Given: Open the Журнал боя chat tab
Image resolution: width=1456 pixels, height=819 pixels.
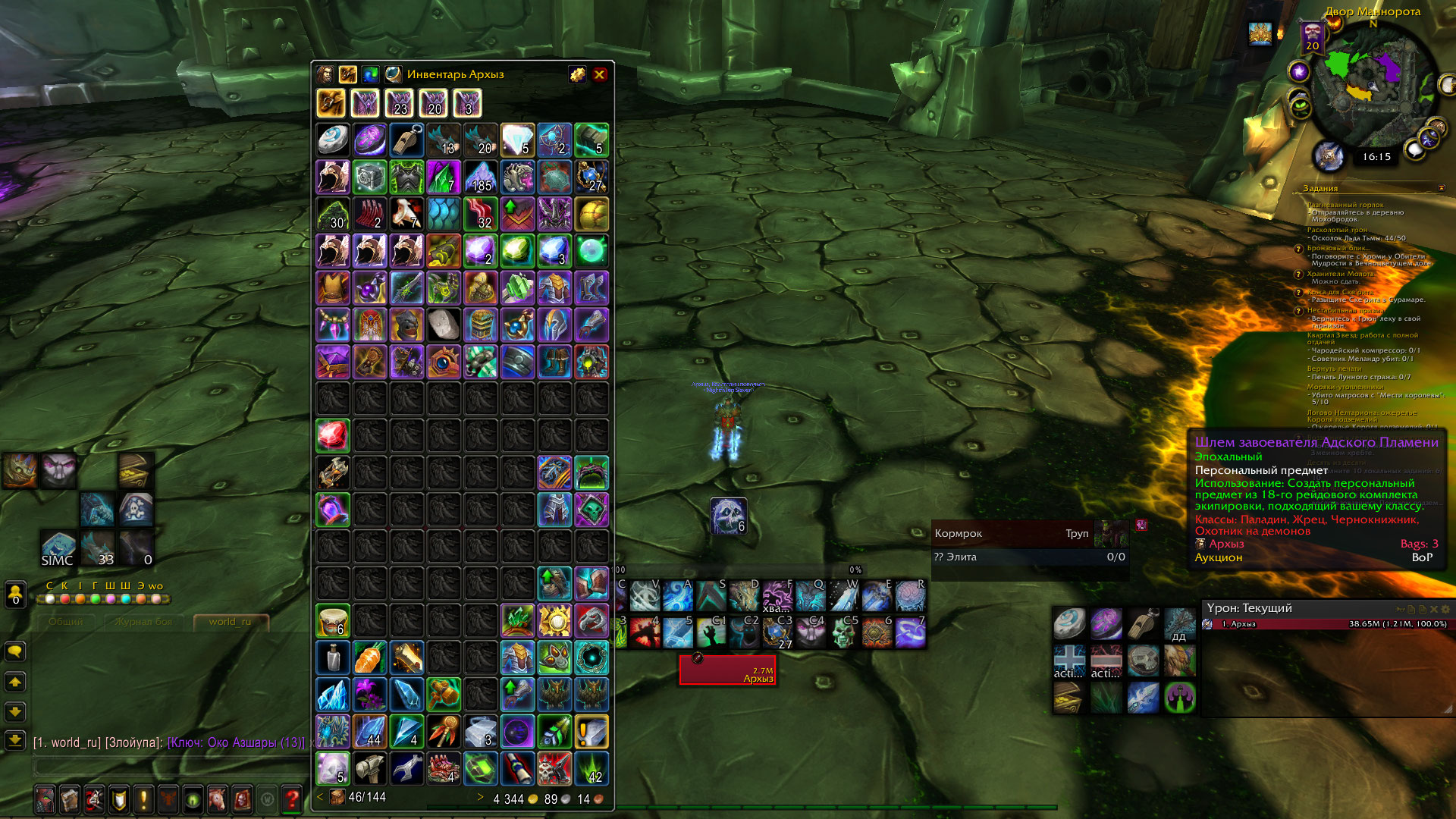Looking at the screenshot, I should click(x=143, y=622).
